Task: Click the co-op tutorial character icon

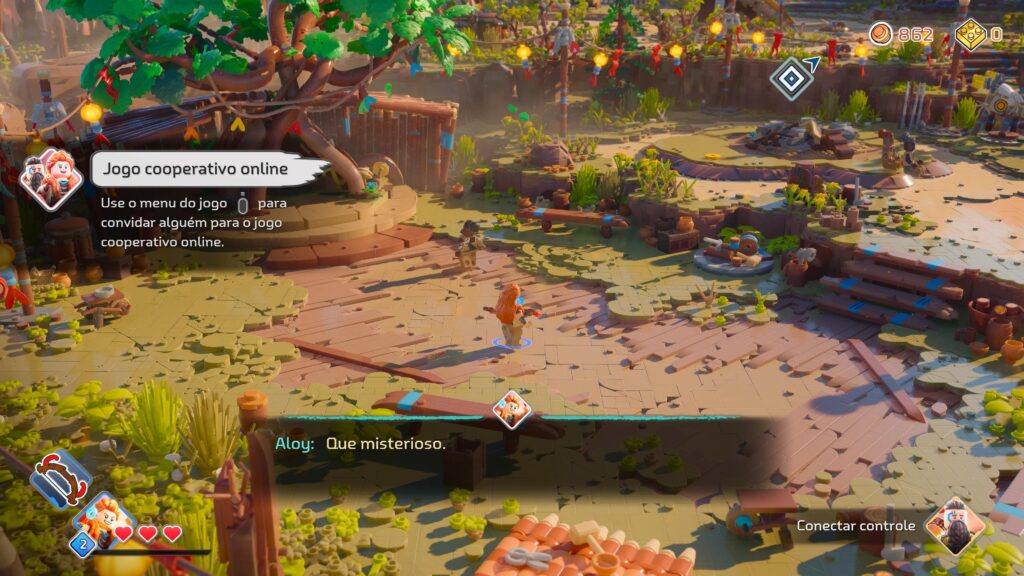Action: [50, 179]
